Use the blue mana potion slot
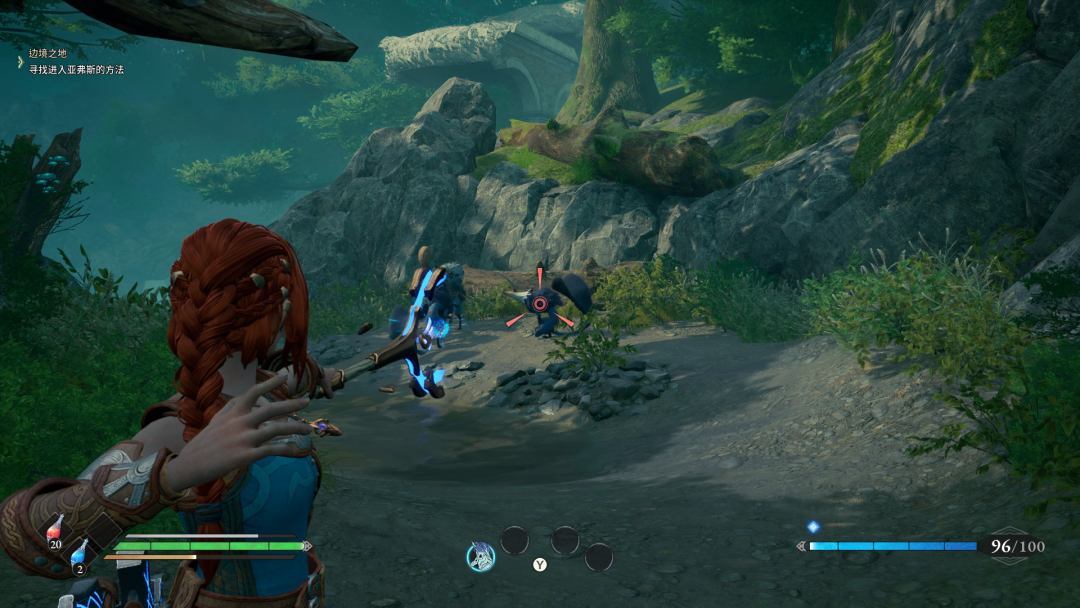 tap(79, 554)
